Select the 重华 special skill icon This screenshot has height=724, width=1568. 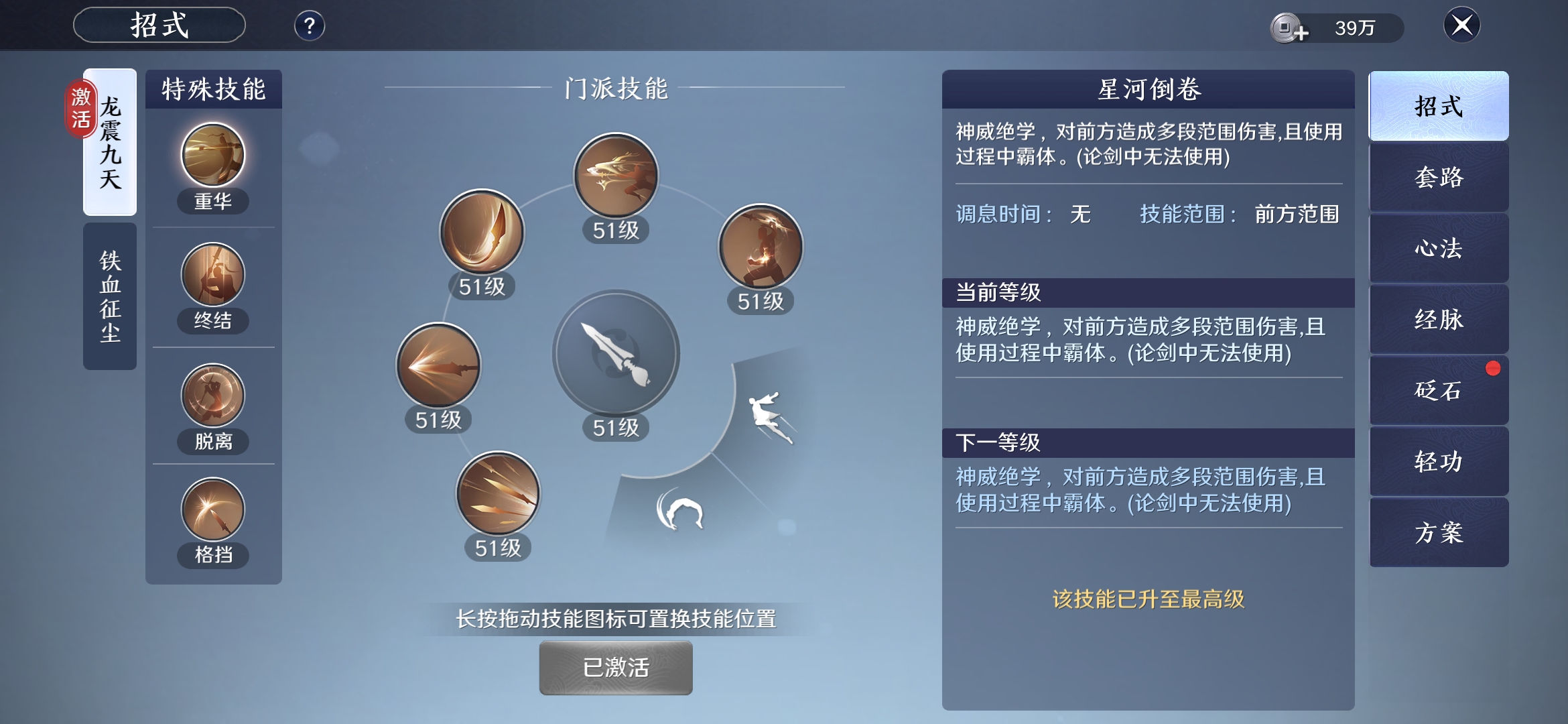click(x=212, y=156)
